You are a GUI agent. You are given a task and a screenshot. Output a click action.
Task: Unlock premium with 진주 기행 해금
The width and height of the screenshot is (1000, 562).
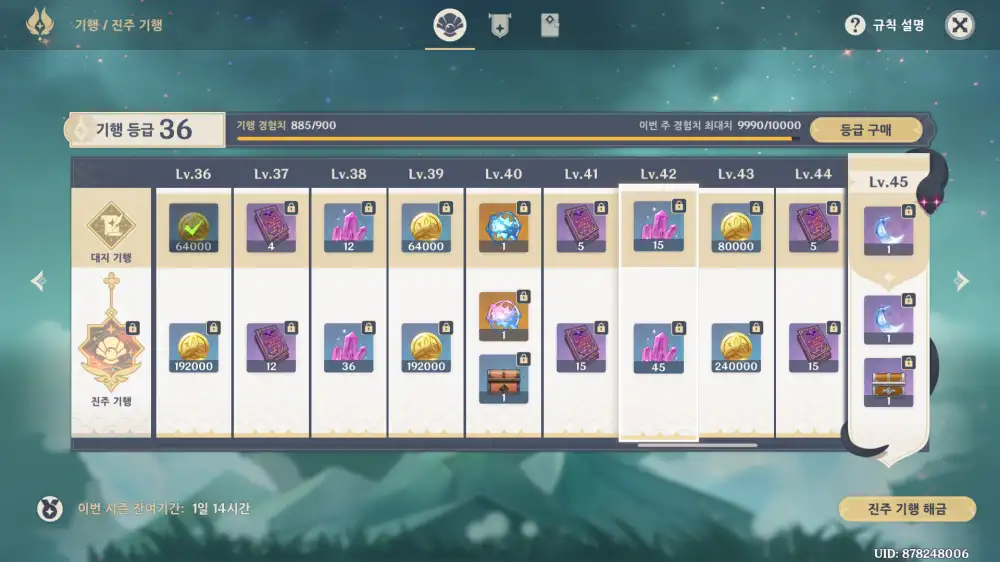(x=907, y=508)
